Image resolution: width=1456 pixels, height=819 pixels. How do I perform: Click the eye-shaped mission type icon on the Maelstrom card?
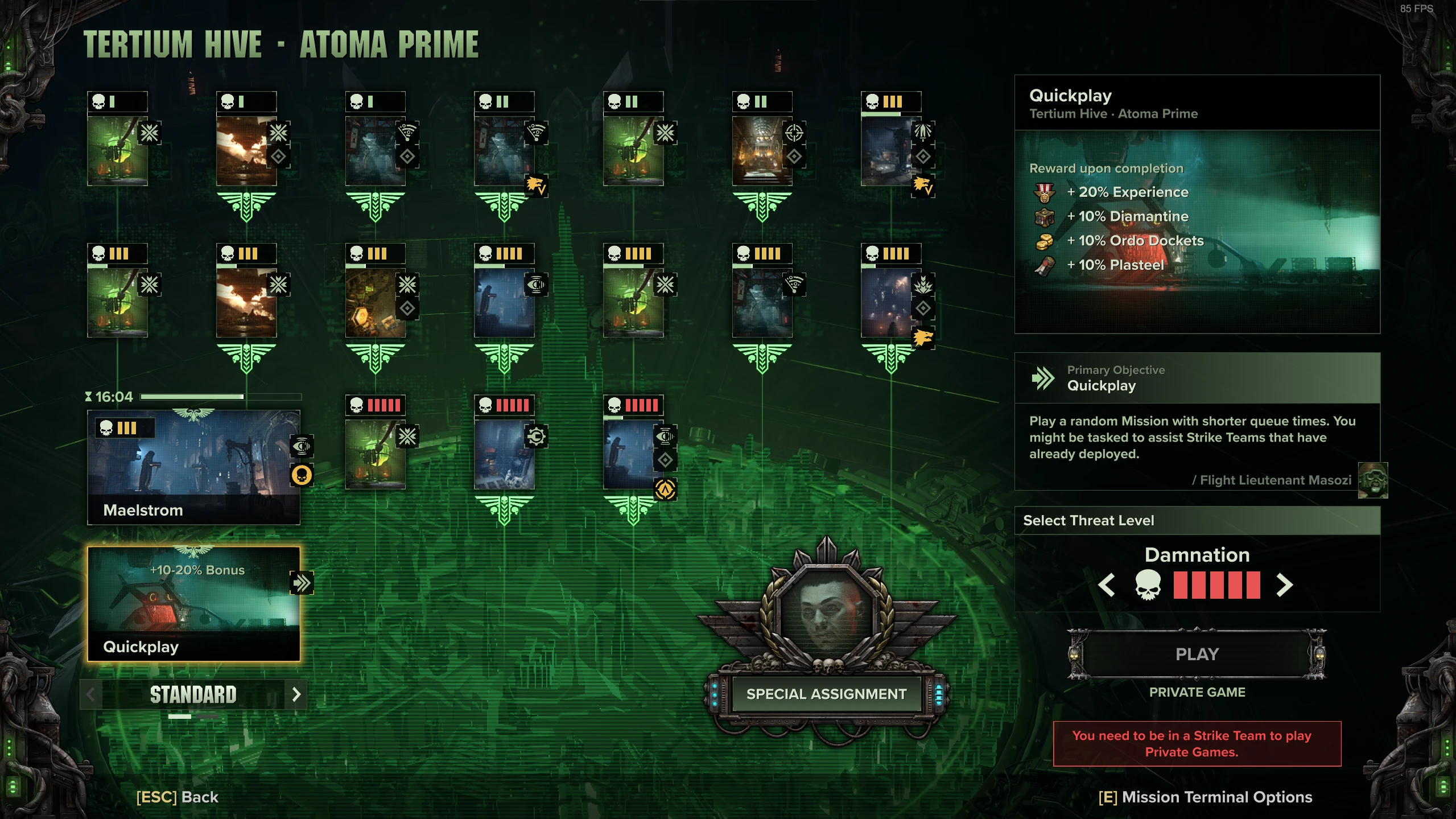303,446
